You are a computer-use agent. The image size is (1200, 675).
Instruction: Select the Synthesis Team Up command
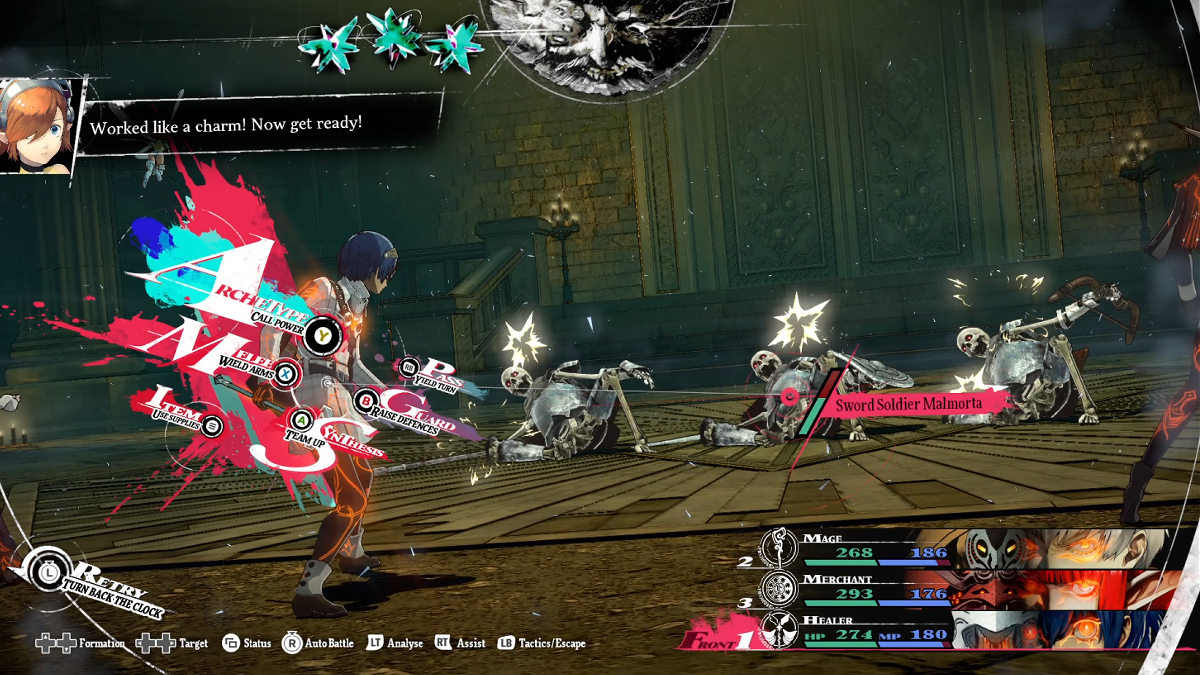click(302, 419)
